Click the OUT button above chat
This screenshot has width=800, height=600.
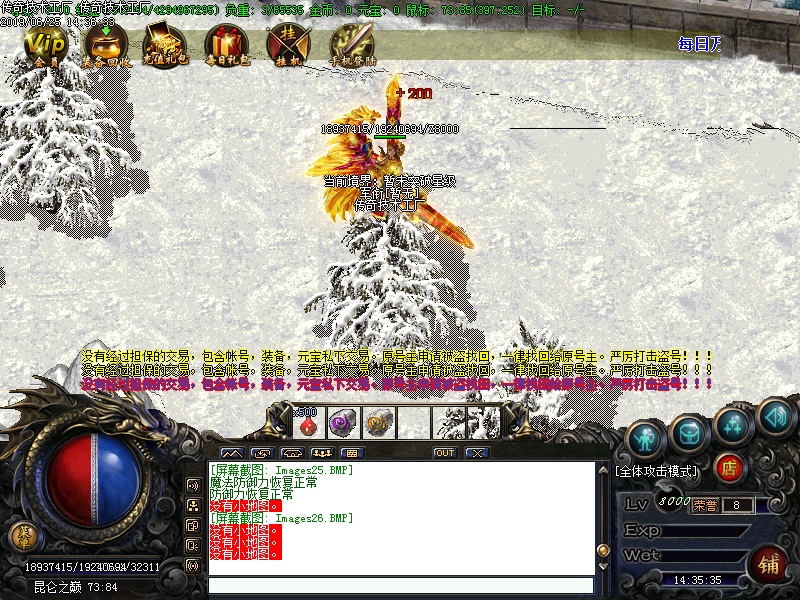(444, 453)
